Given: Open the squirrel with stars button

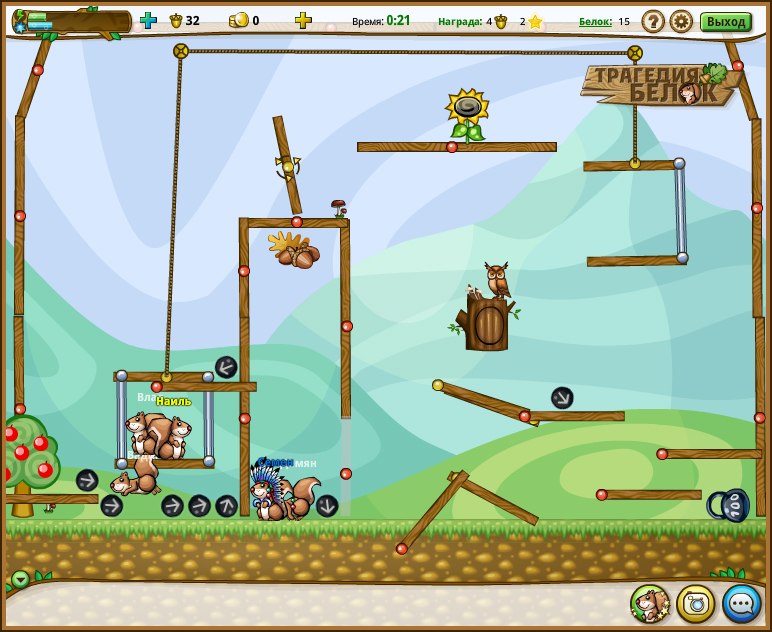Looking at the screenshot, I should click(x=650, y=603).
